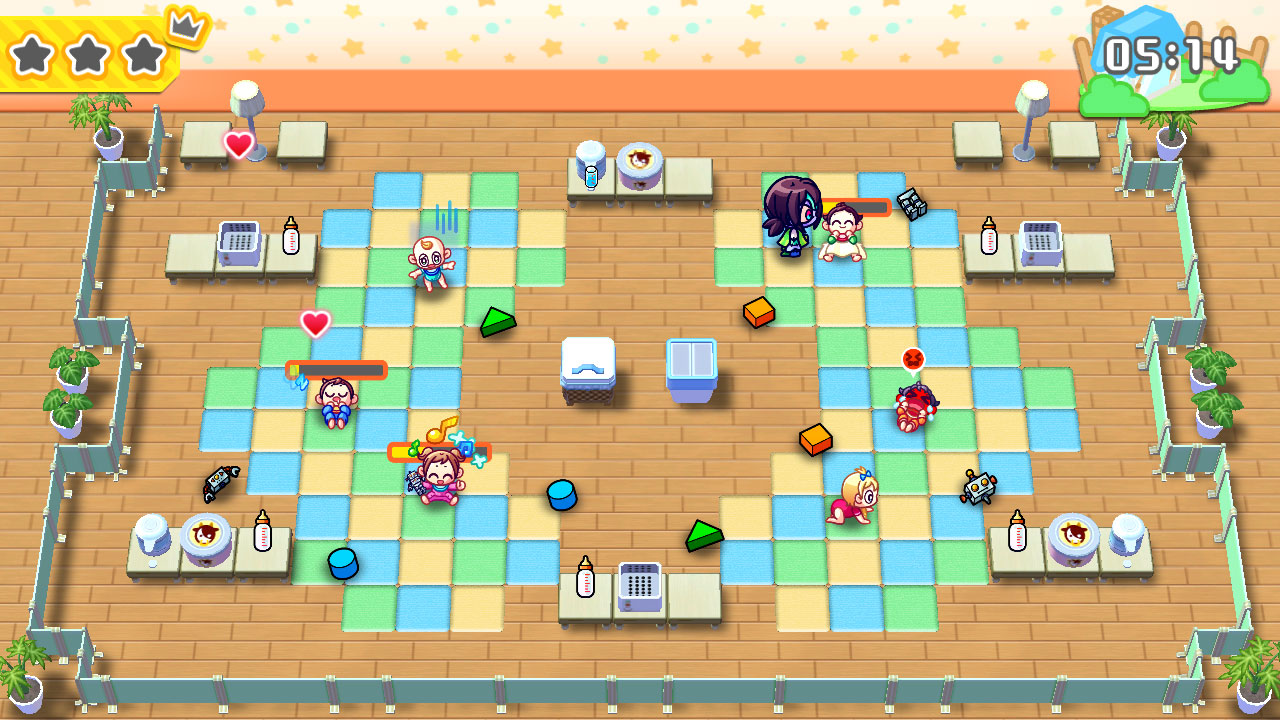Select the bear-face food plate on the bottom-left table
Screen dimensions: 1280x720
[200, 538]
